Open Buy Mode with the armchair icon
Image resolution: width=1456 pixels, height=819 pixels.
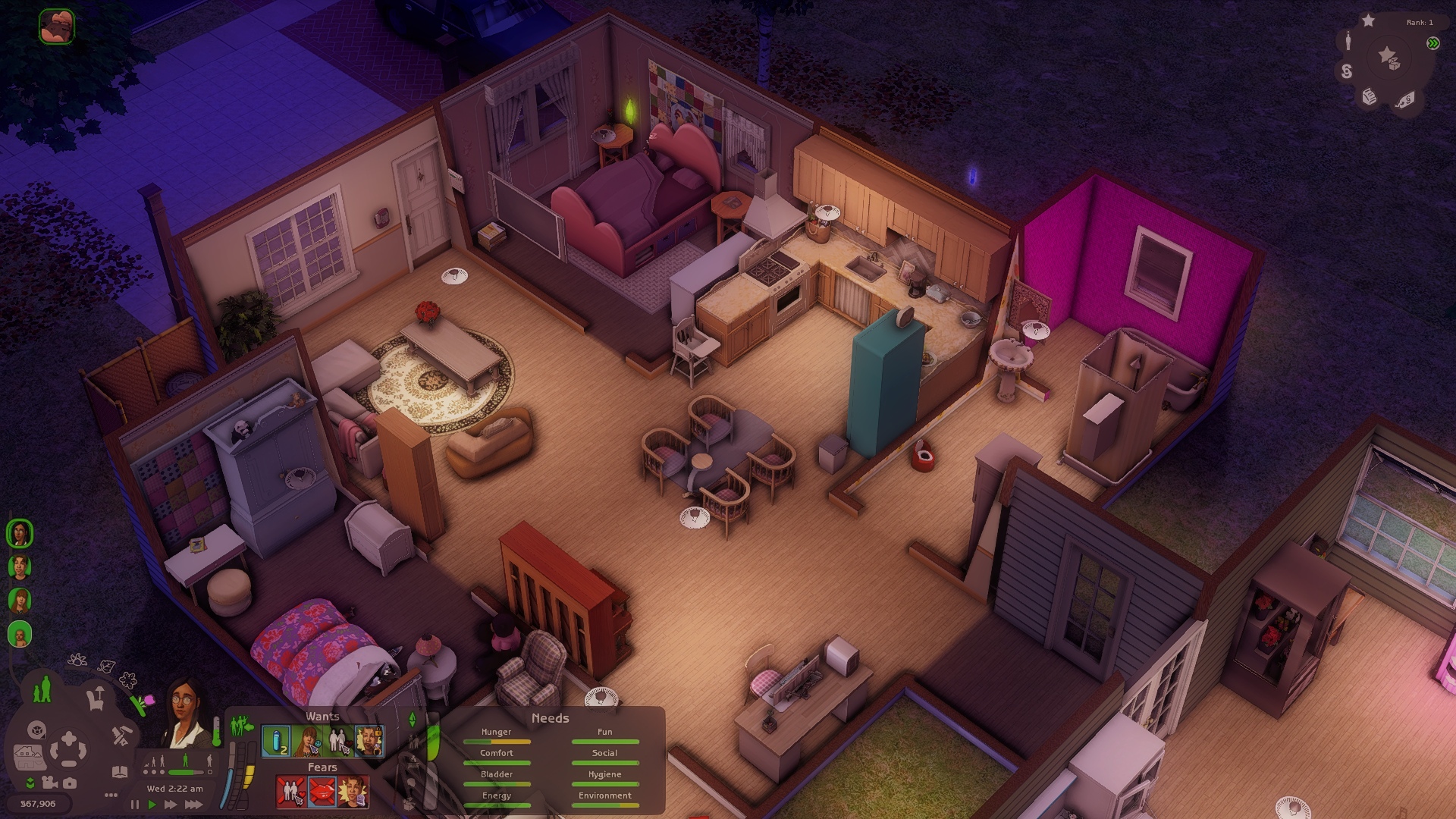pyautogui.click(x=96, y=698)
